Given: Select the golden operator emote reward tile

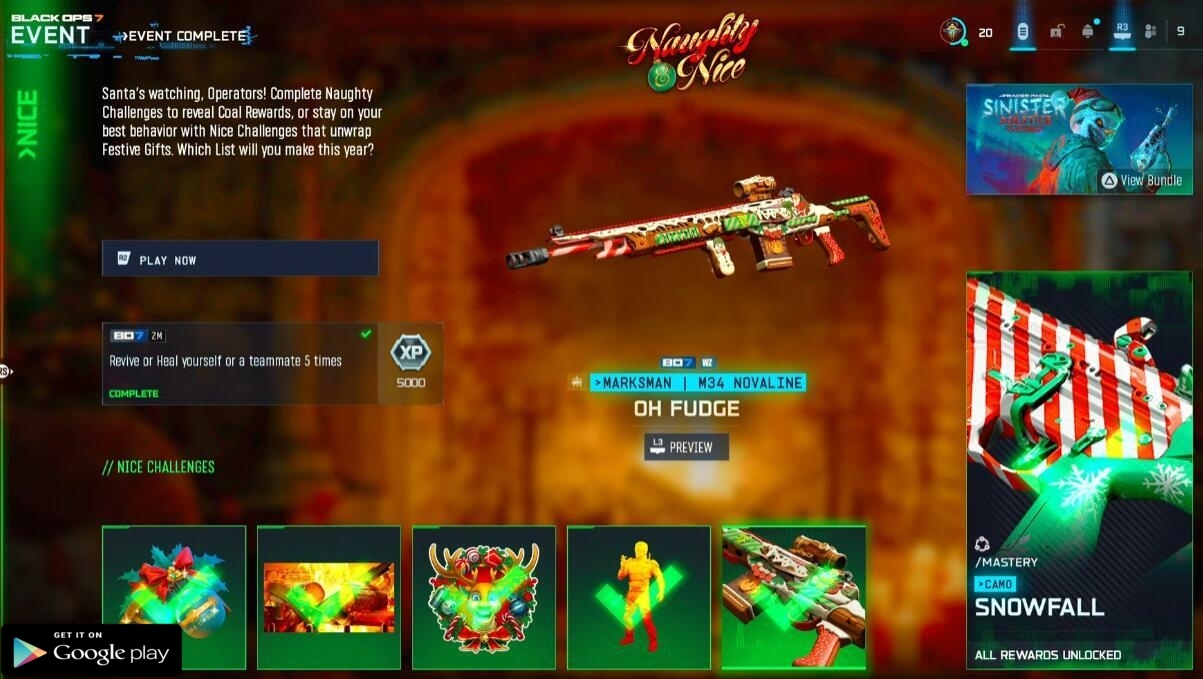Looking at the screenshot, I should (639, 597).
